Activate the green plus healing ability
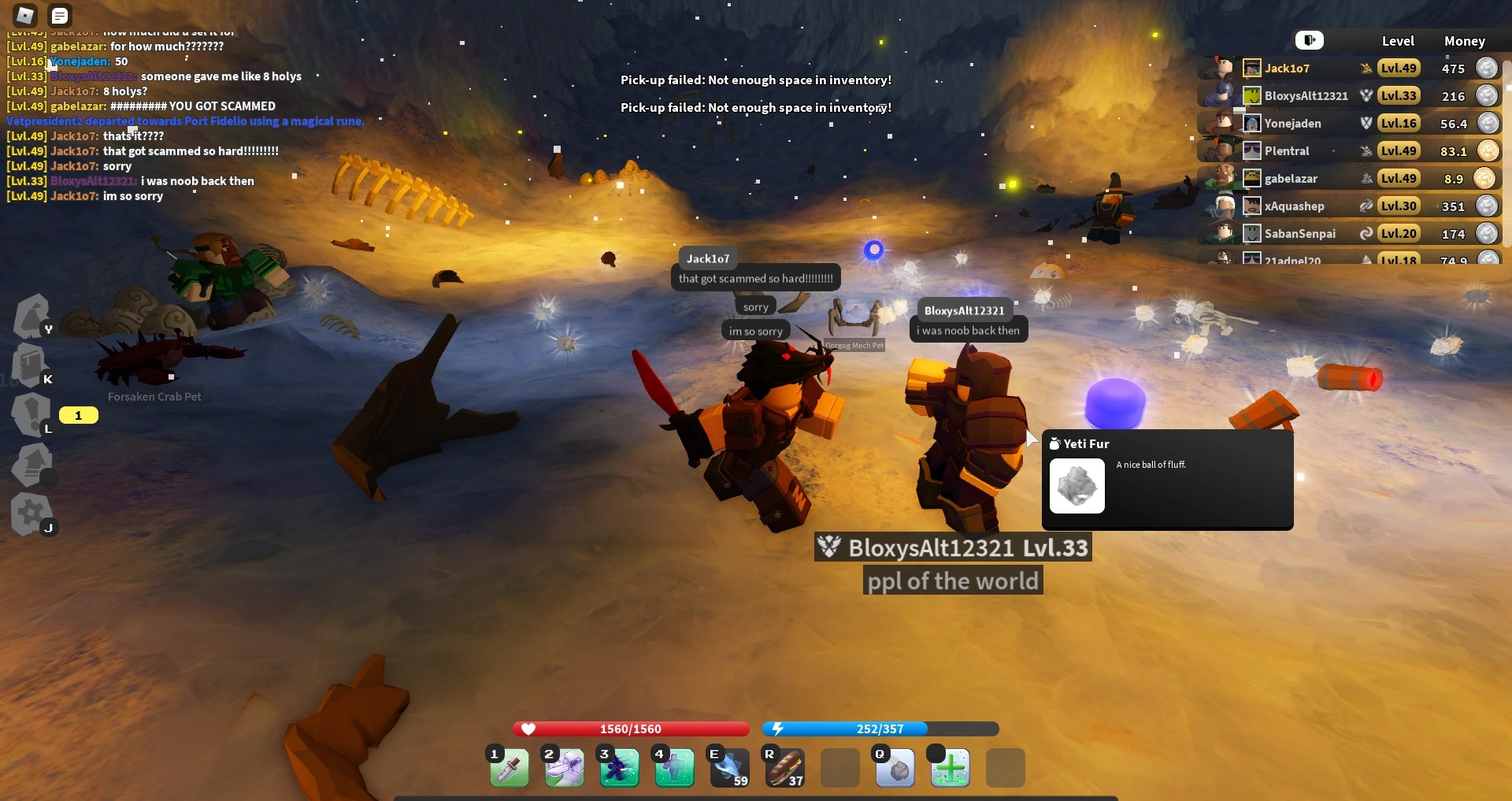1512x801 pixels. [951, 768]
